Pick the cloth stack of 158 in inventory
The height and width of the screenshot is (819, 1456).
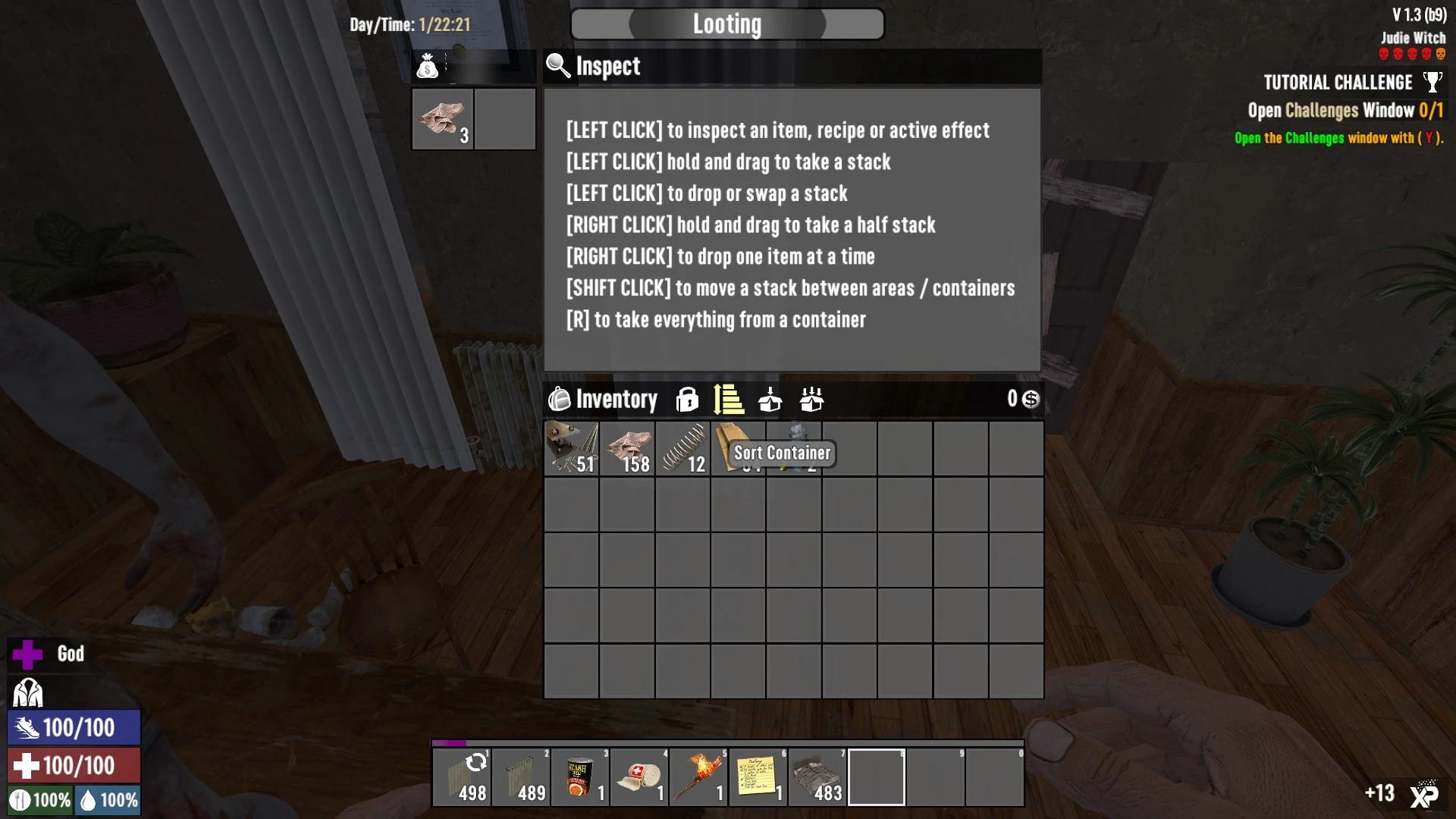click(627, 449)
